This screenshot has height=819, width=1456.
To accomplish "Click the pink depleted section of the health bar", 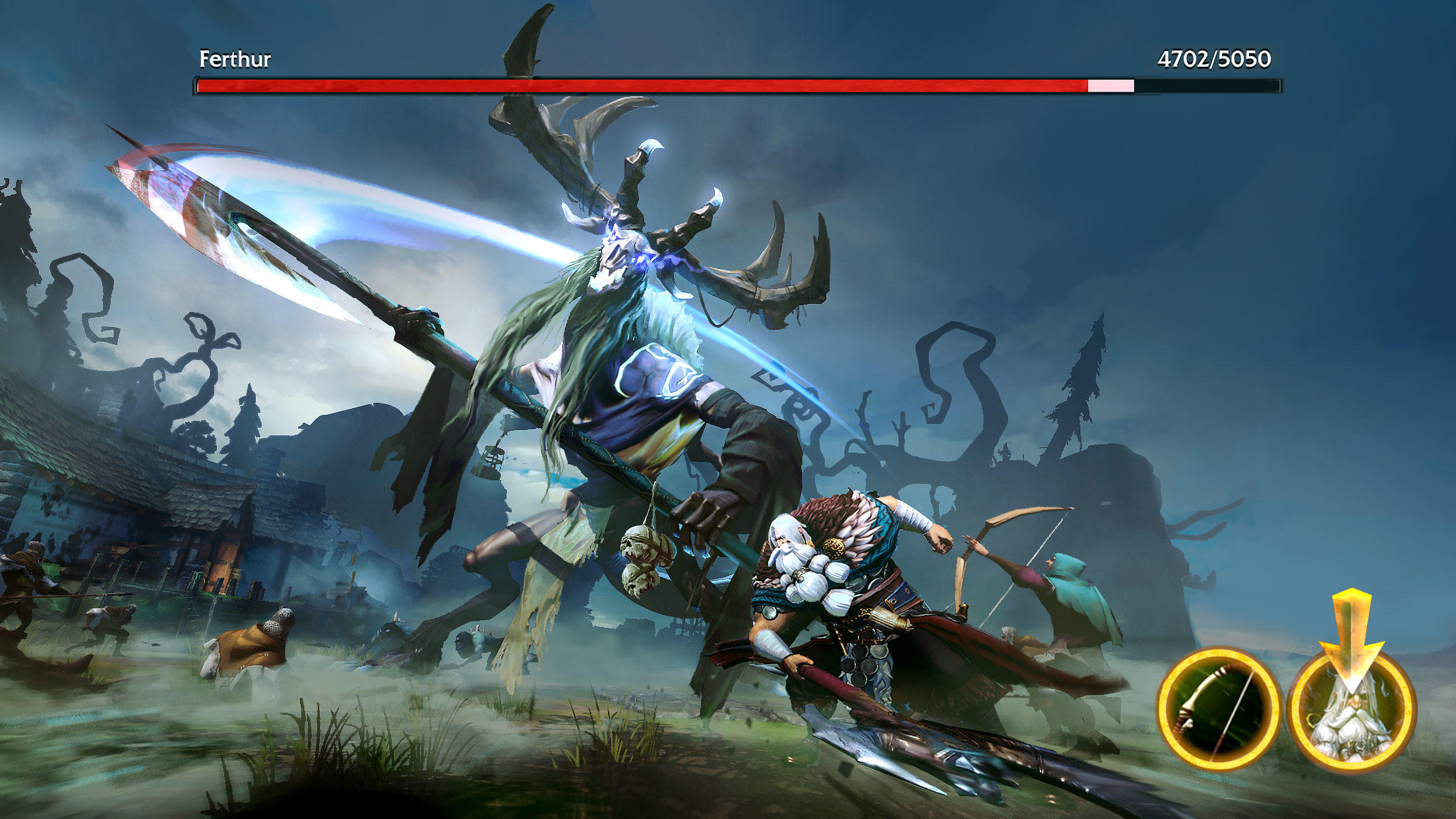I will point(1110,84).
